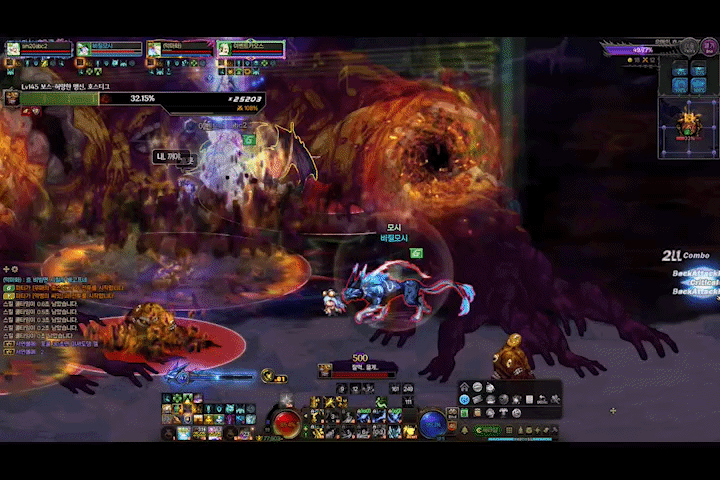Select the third party member portrait
The width and height of the screenshot is (720, 480).
pyautogui.click(x=154, y=48)
